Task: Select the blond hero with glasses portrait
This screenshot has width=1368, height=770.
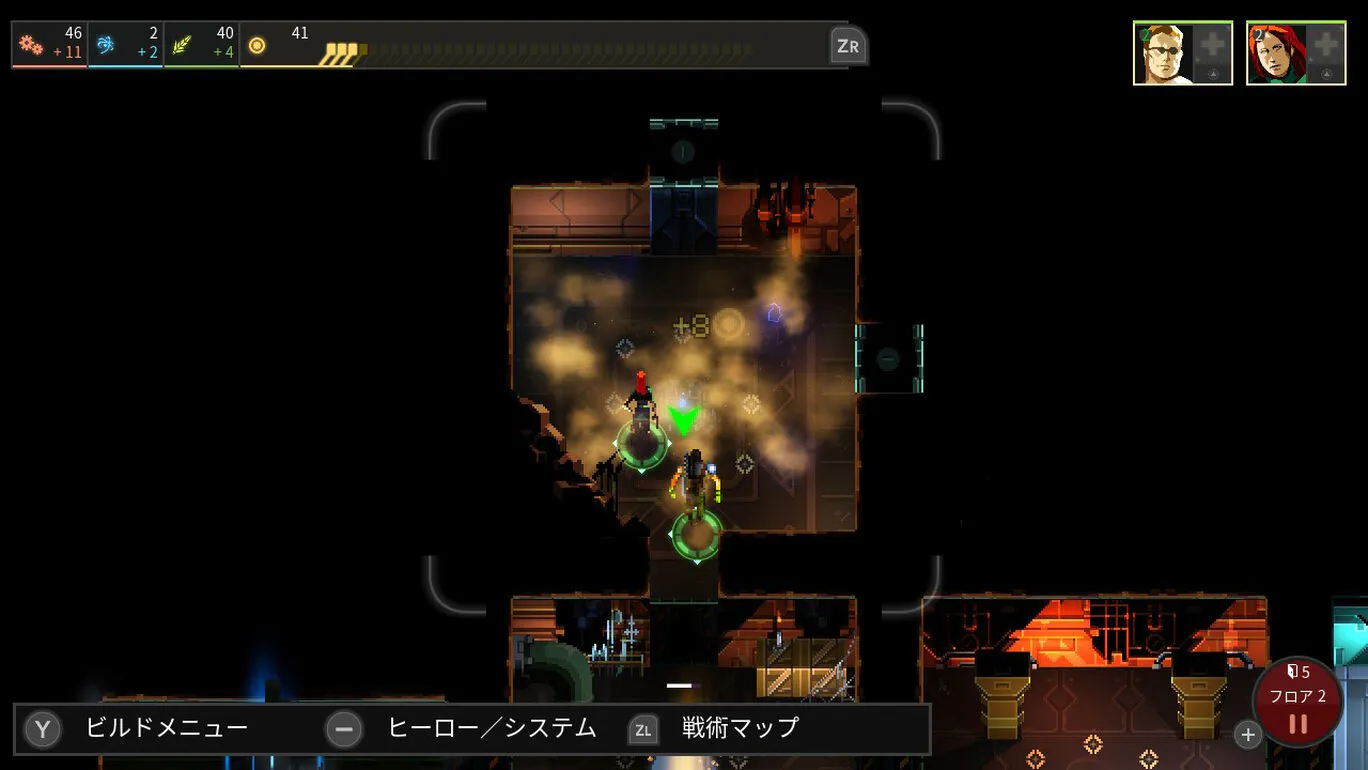Action: (1163, 53)
